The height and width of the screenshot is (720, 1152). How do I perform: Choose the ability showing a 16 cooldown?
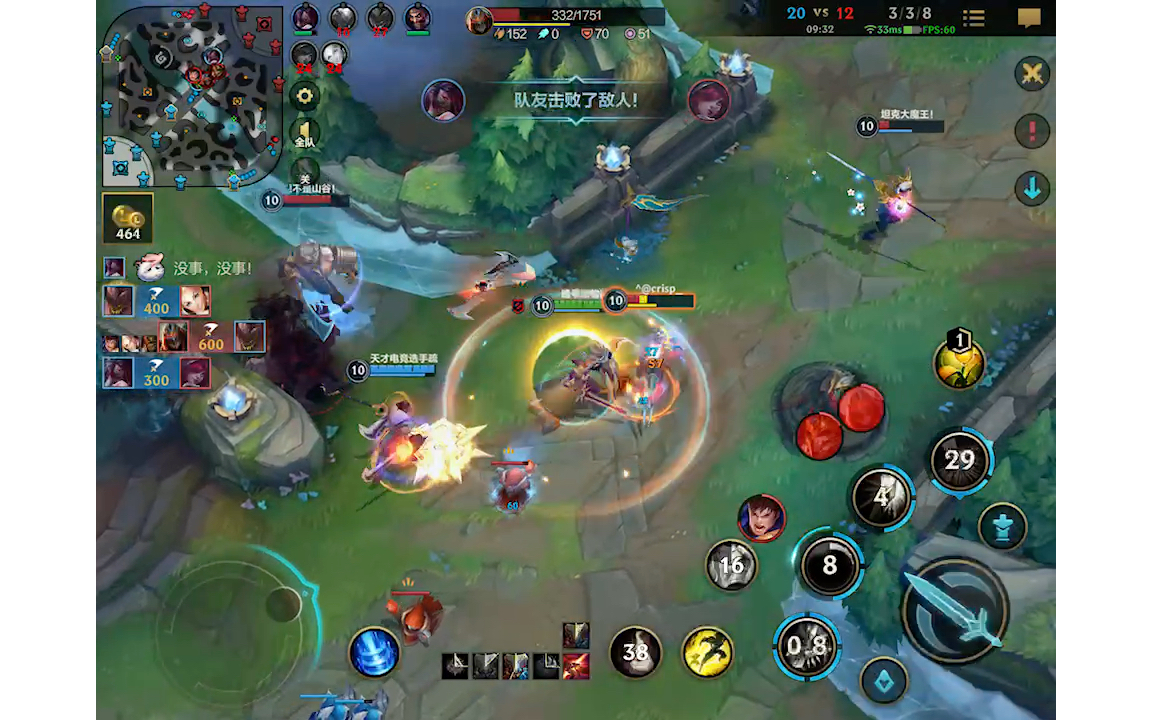tap(731, 565)
